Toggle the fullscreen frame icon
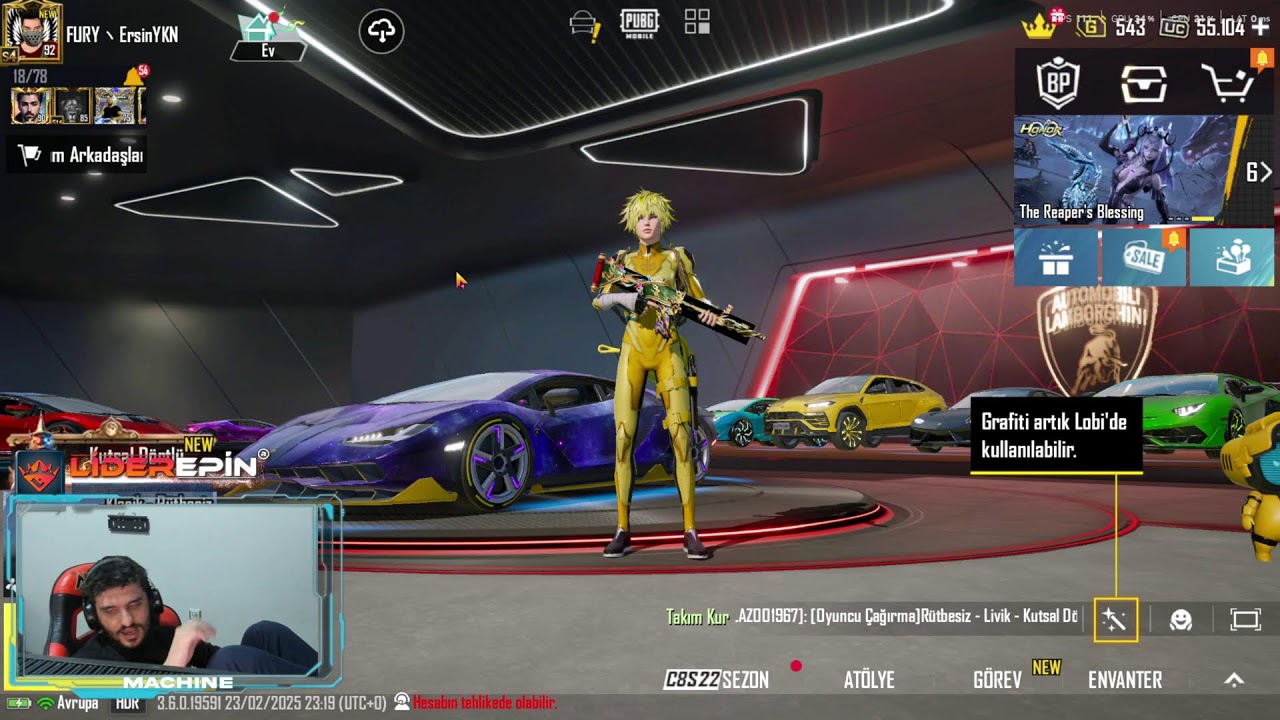The image size is (1280, 720). tap(1245, 620)
